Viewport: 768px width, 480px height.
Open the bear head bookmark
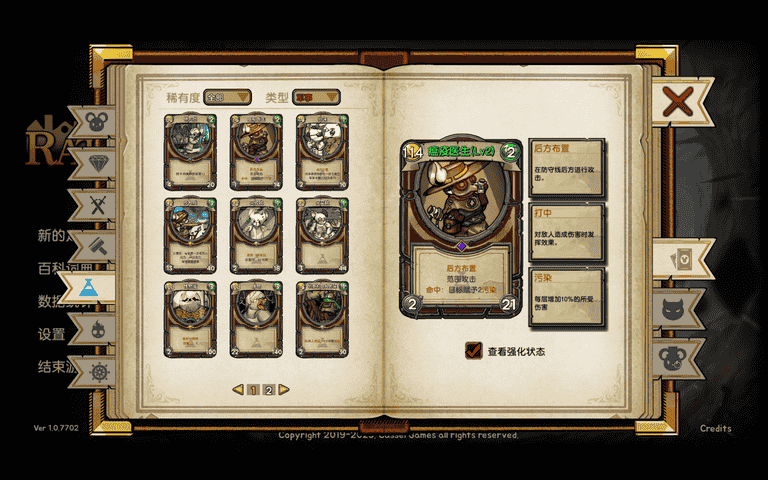click(678, 356)
